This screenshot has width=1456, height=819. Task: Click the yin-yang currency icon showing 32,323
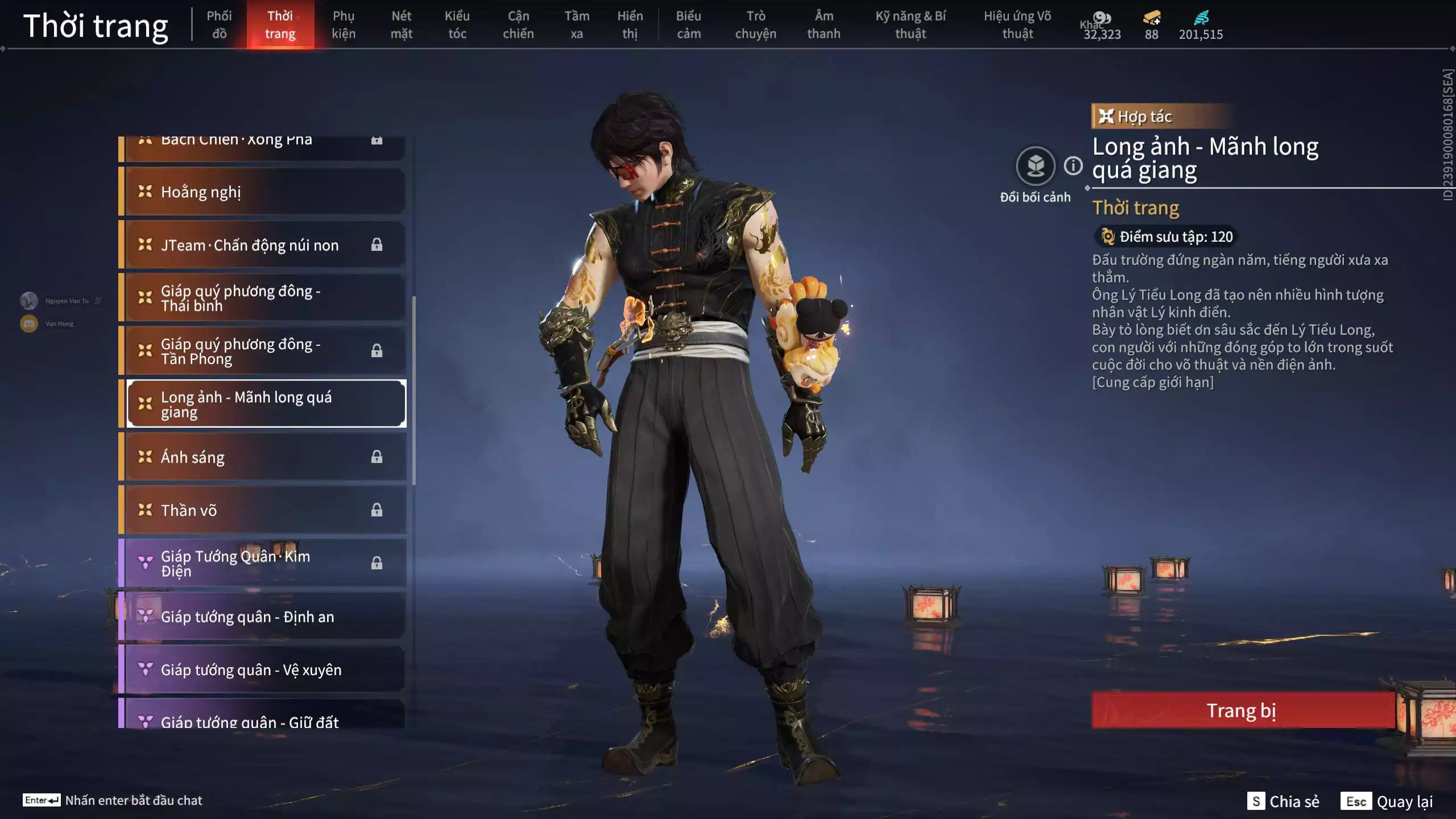1102,18
